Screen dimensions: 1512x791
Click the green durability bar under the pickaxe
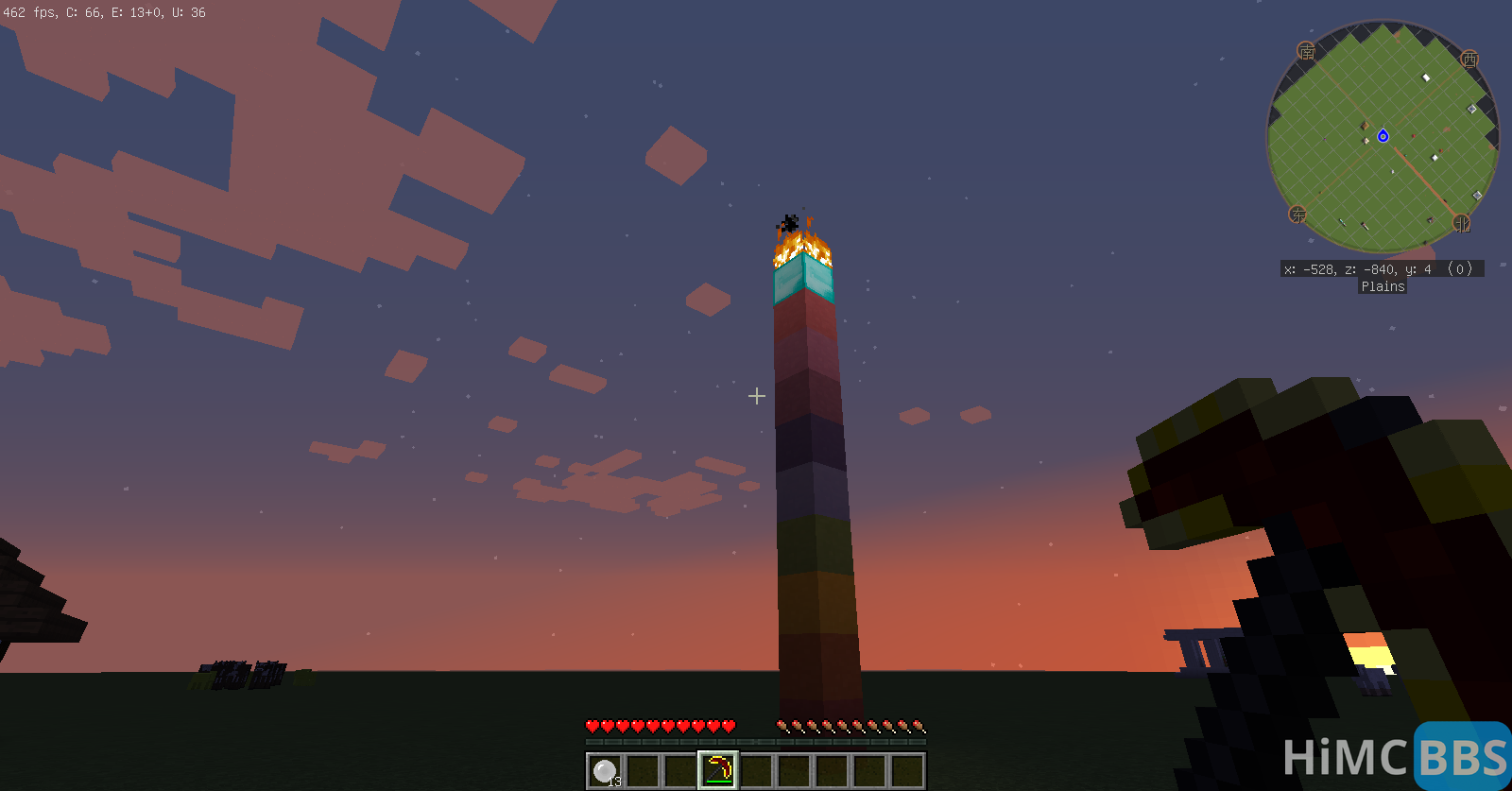pos(718,781)
